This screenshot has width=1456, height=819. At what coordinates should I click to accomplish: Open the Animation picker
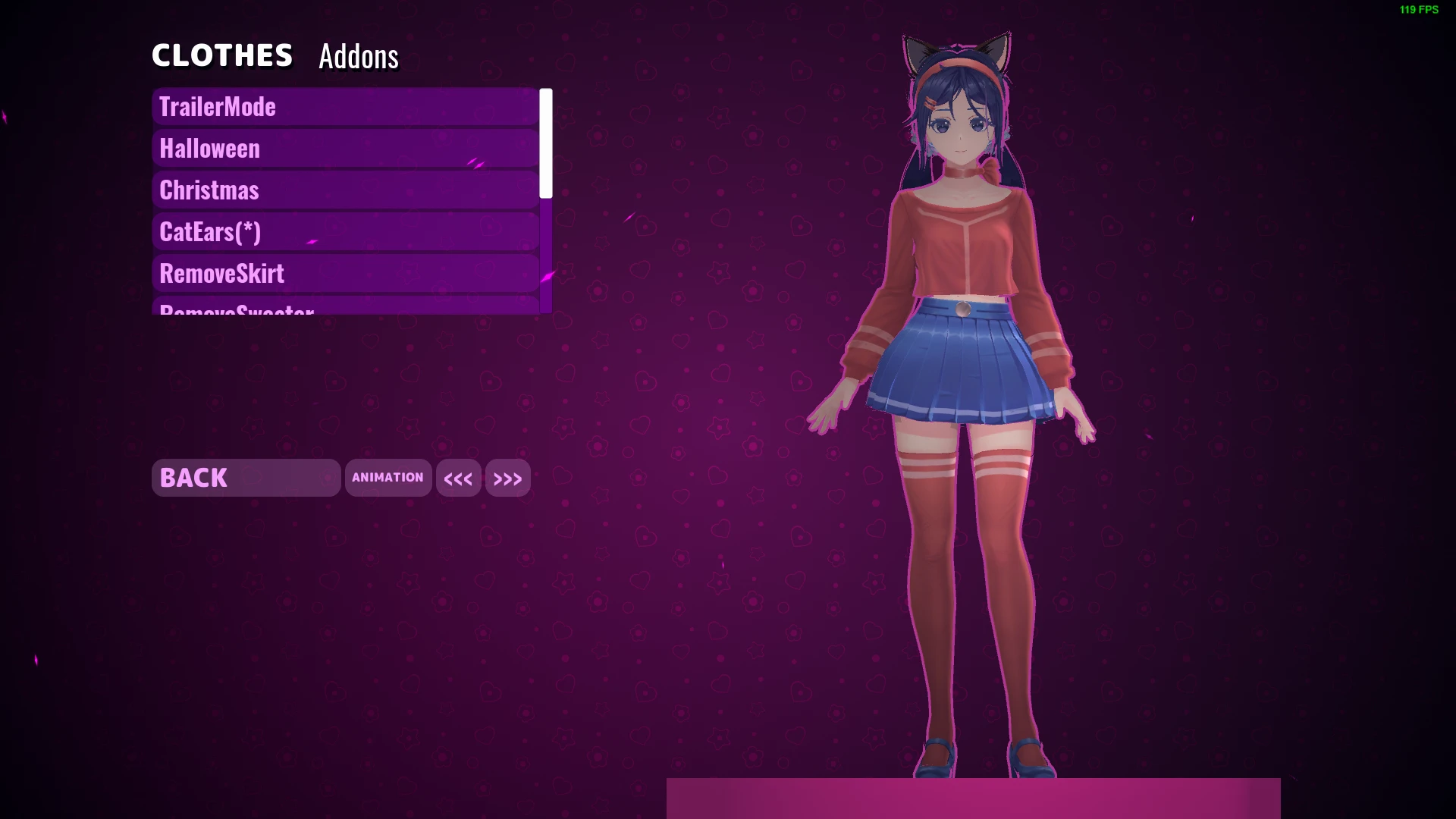[388, 478]
